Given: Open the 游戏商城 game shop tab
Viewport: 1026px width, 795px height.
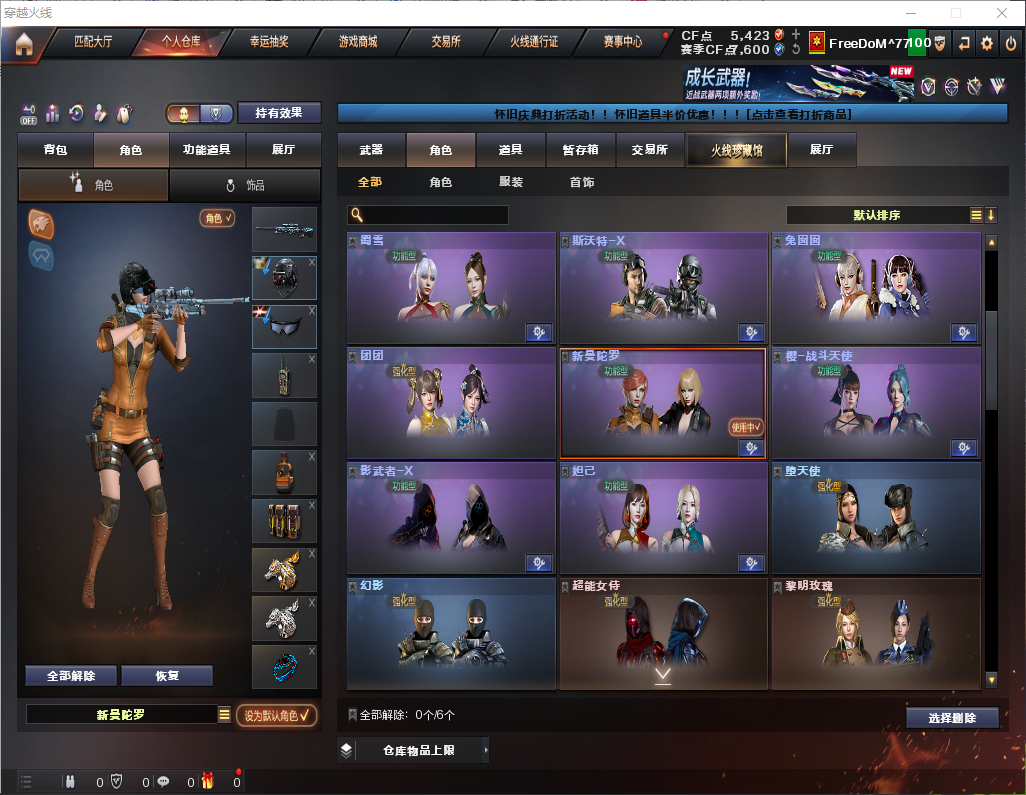Looking at the screenshot, I should pos(357,42).
